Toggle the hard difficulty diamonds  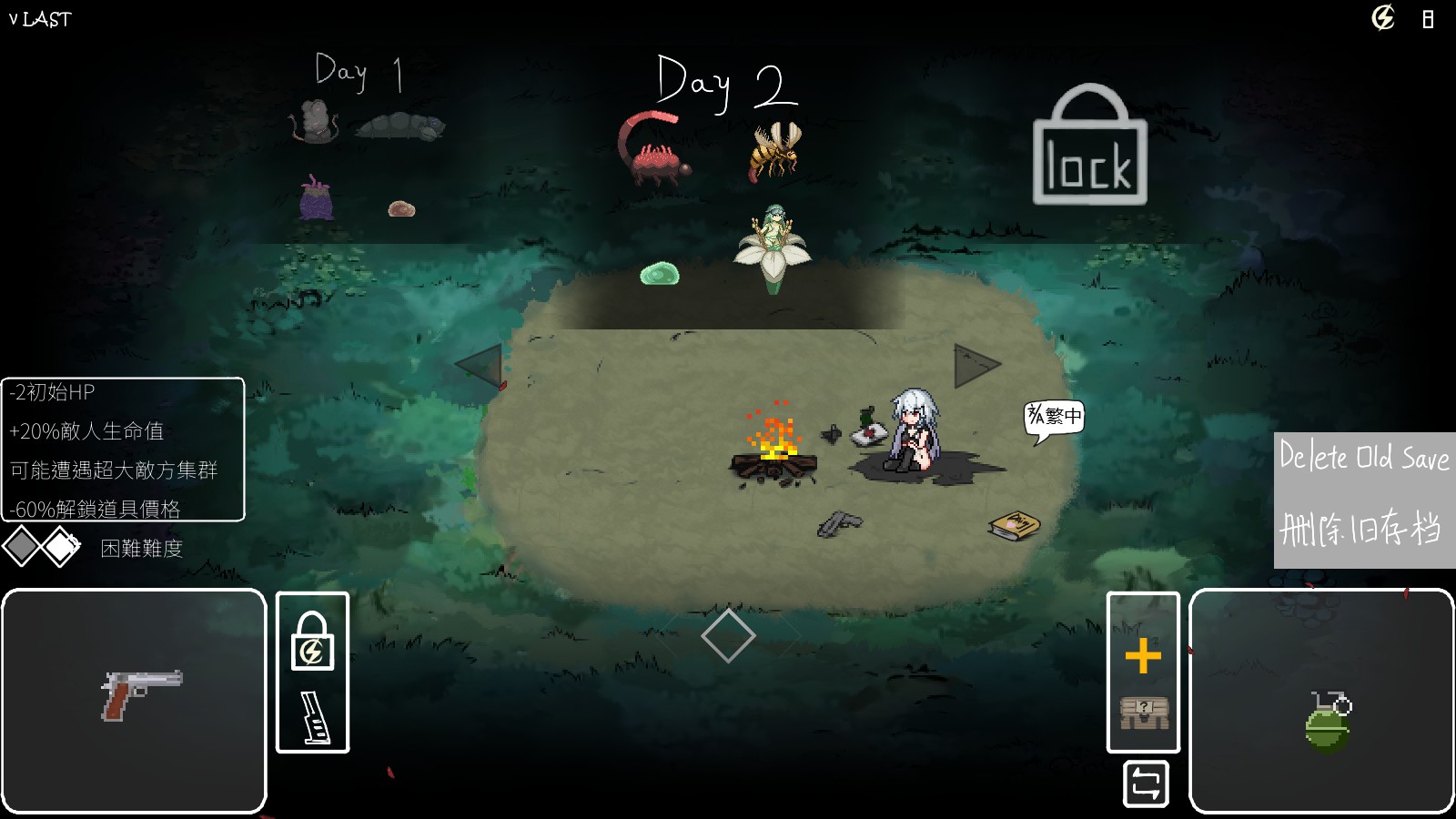pyautogui.click(x=42, y=547)
